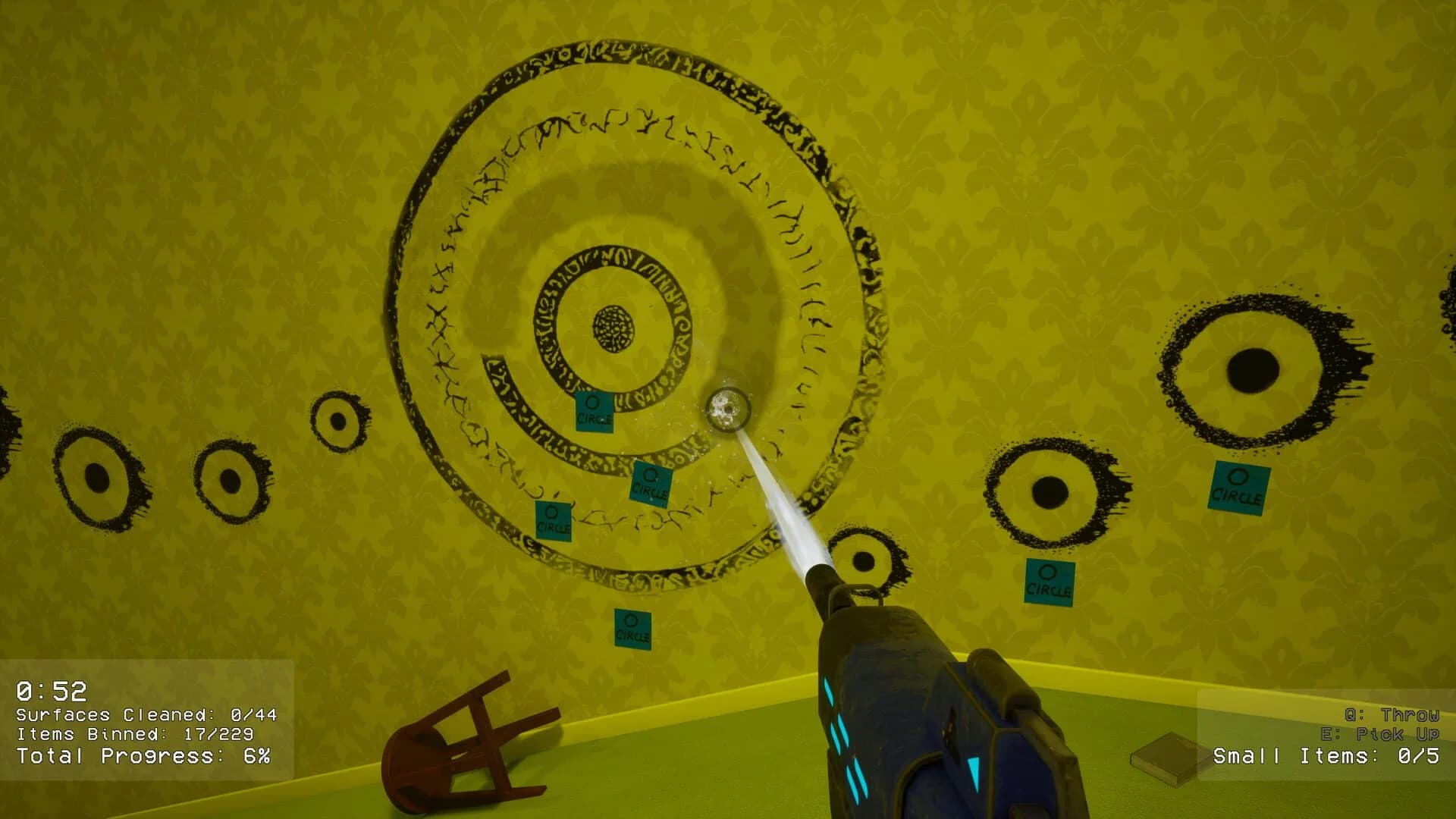Click the CIRCLE sticky note inside the spiral center
This screenshot has width=1456, height=819.
595,411
